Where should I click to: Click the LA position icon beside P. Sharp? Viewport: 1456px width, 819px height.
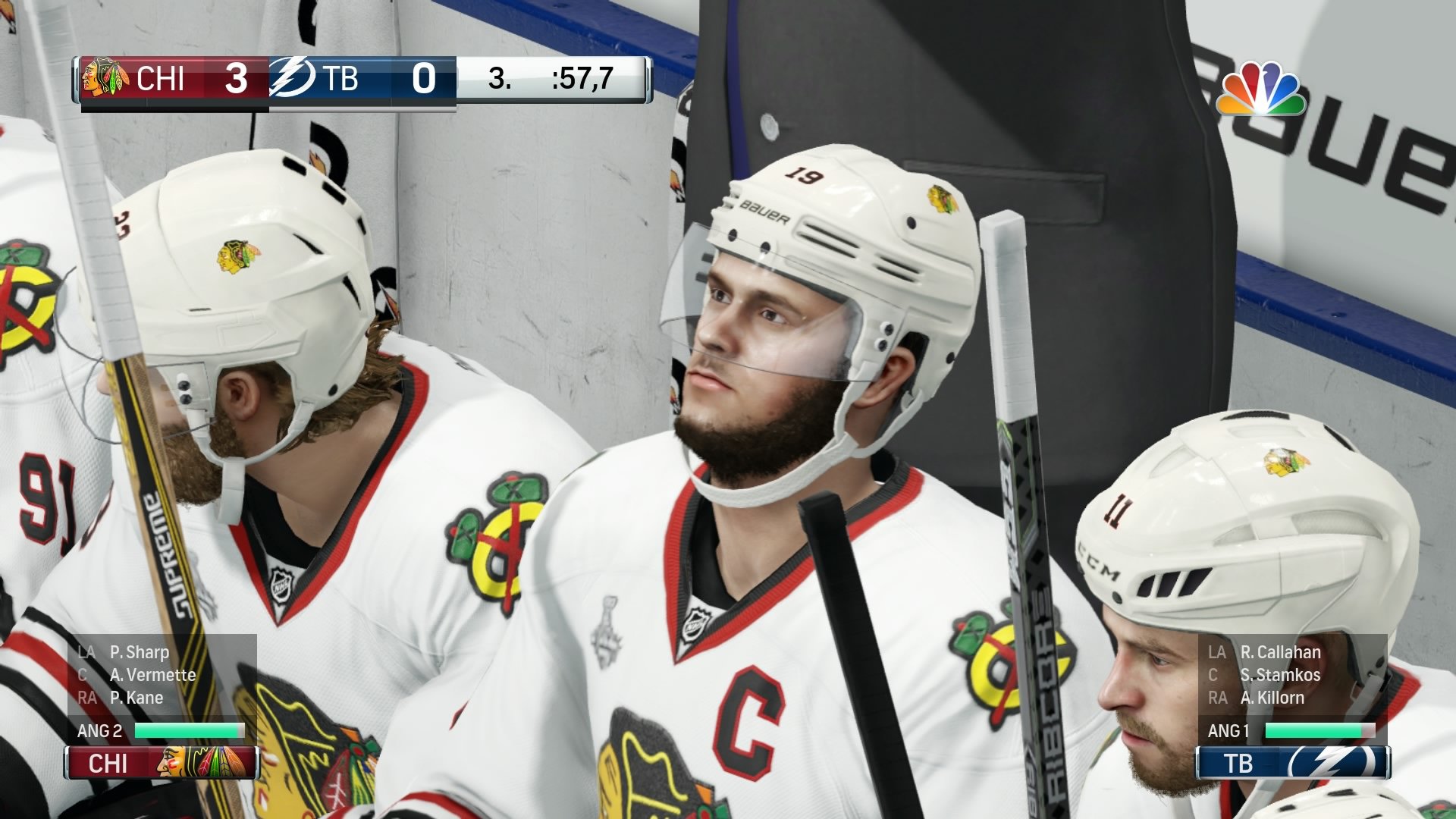point(86,652)
